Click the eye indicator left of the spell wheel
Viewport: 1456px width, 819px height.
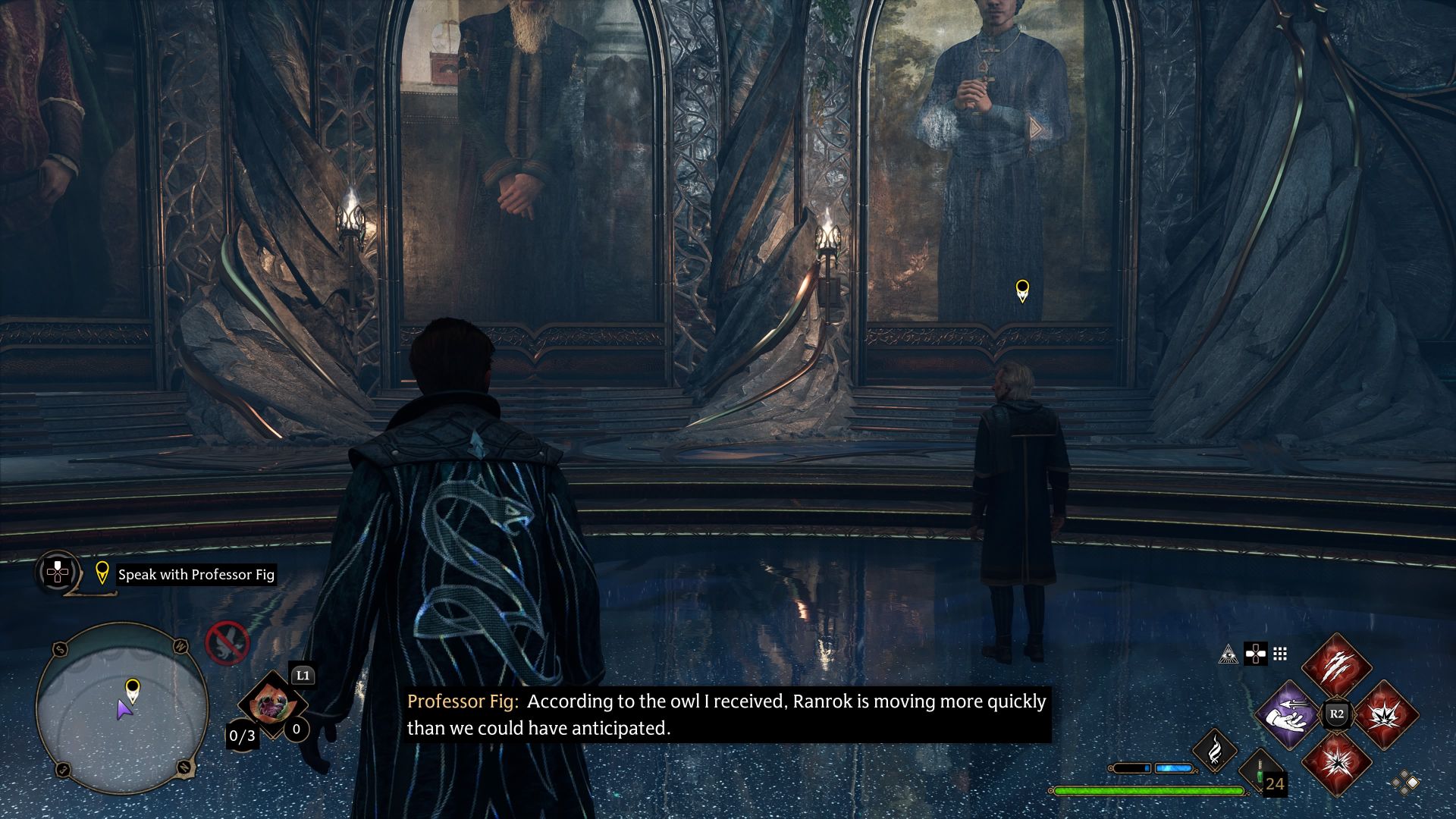click(x=1228, y=654)
